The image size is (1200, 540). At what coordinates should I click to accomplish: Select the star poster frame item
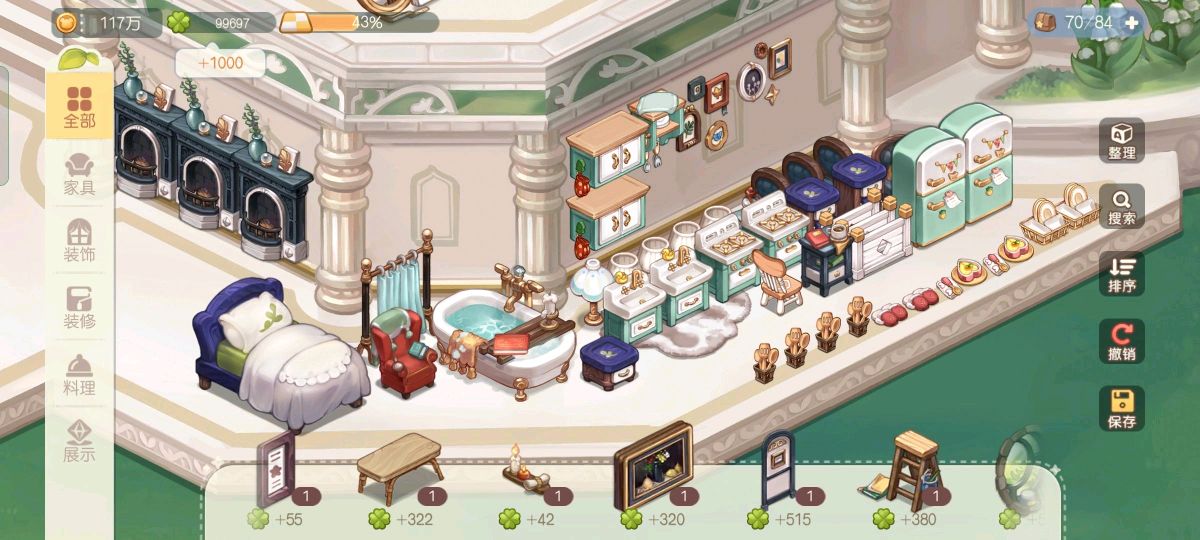[x=275, y=468]
